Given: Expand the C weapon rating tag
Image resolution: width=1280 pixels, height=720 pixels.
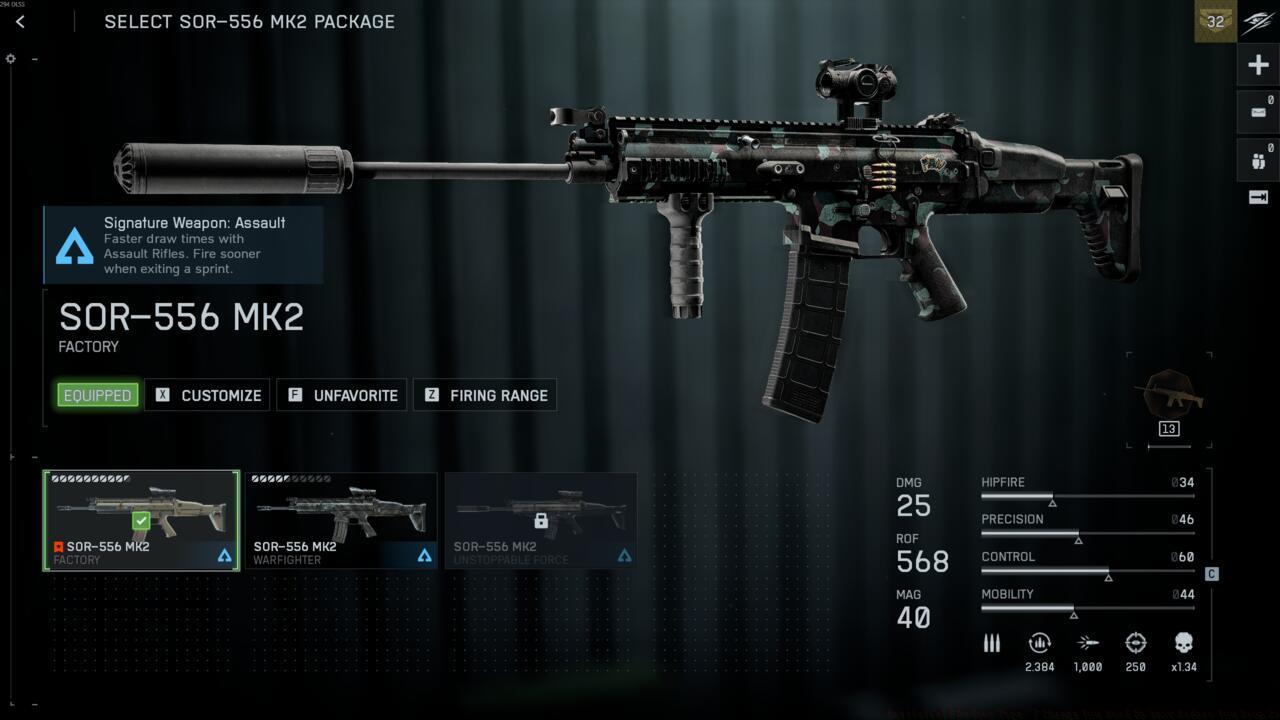Looking at the screenshot, I should pyautogui.click(x=1211, y=574).
